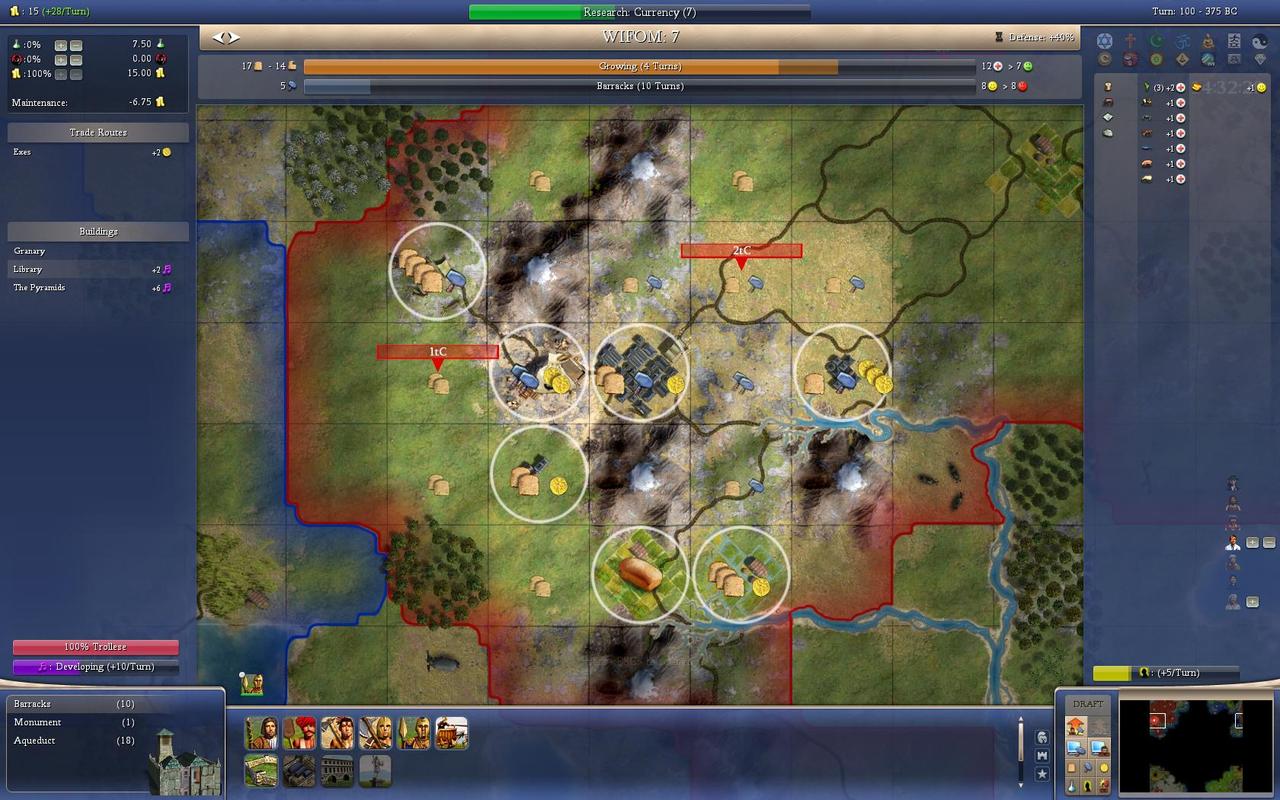Choose the aqueduct building build icon
The width and height of the screenshot is (1280, 800).
pyautogui.click(x=337, y=770)
